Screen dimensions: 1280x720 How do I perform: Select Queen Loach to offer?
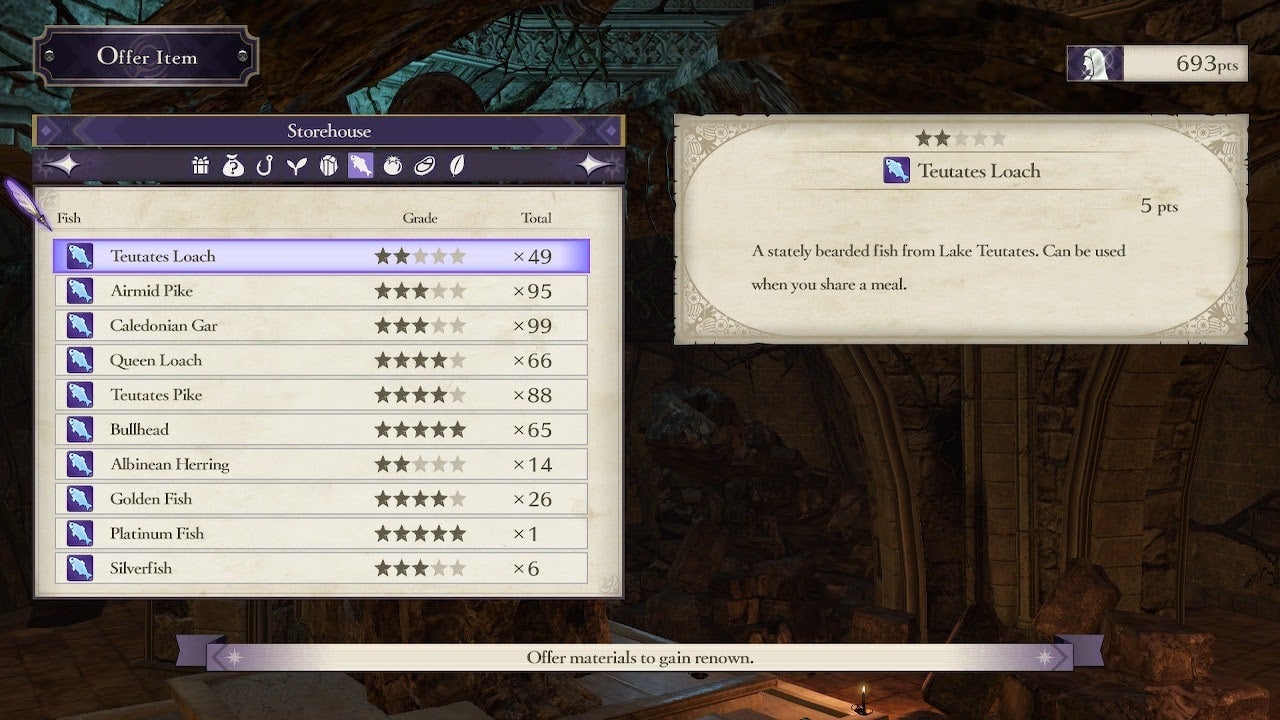point(321,360)
